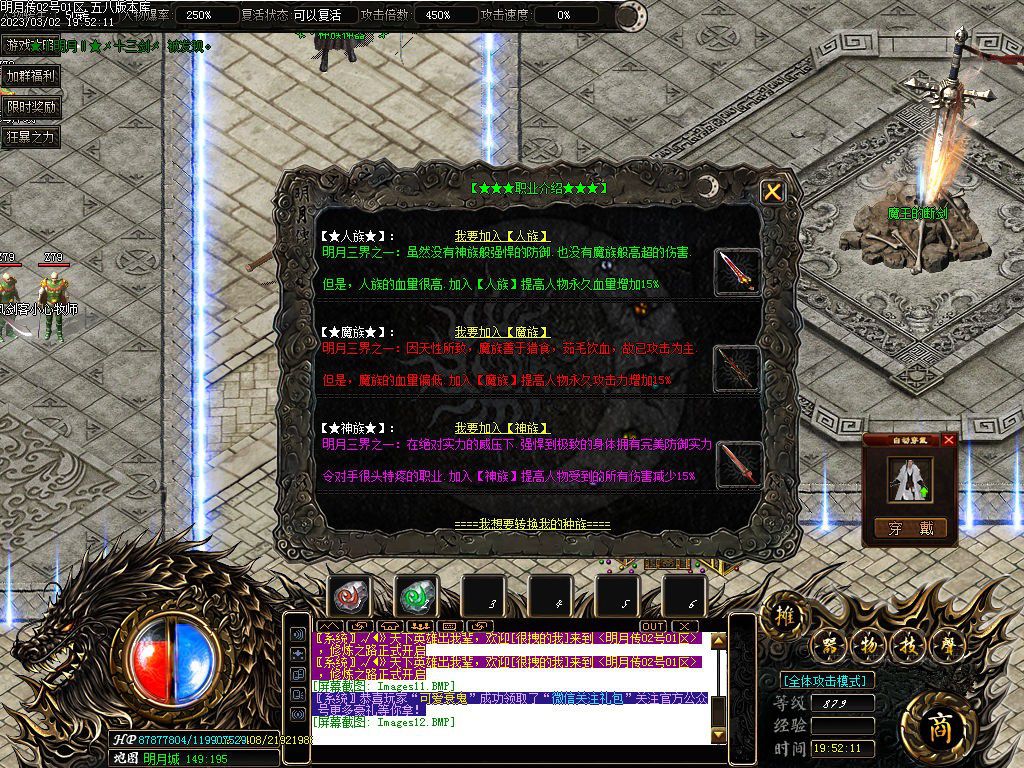Screen dimensions: 1024x768
Task: Open the 加群福利 menu button
Action: (30, 75)
